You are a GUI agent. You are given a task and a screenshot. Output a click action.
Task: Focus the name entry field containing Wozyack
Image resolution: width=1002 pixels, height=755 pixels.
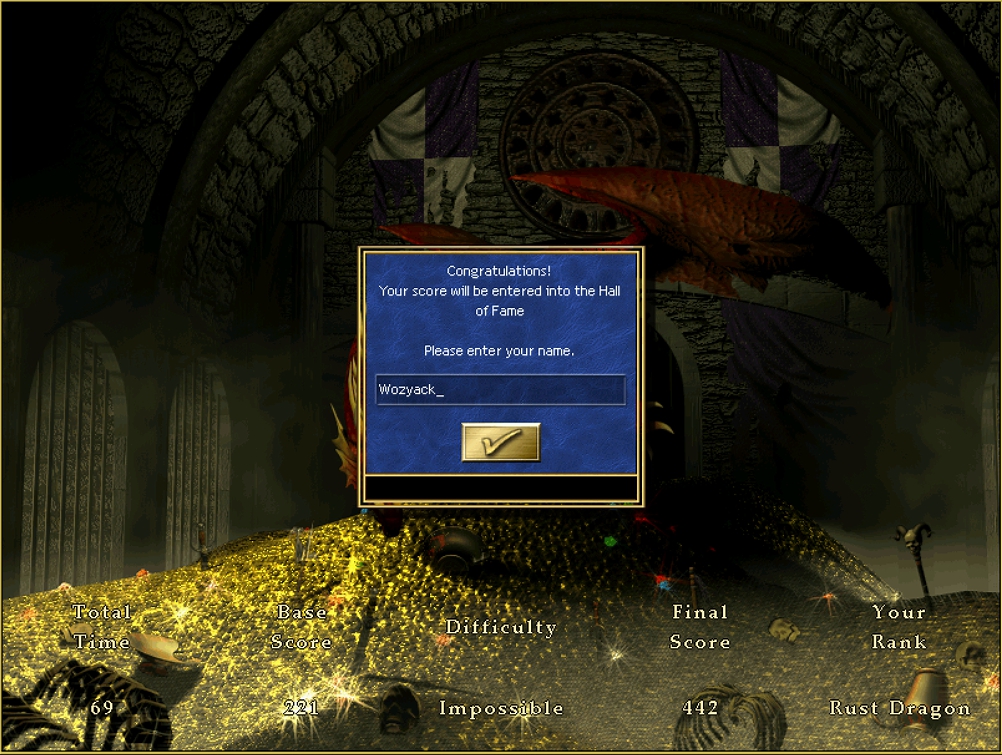[x=500, y=390]
